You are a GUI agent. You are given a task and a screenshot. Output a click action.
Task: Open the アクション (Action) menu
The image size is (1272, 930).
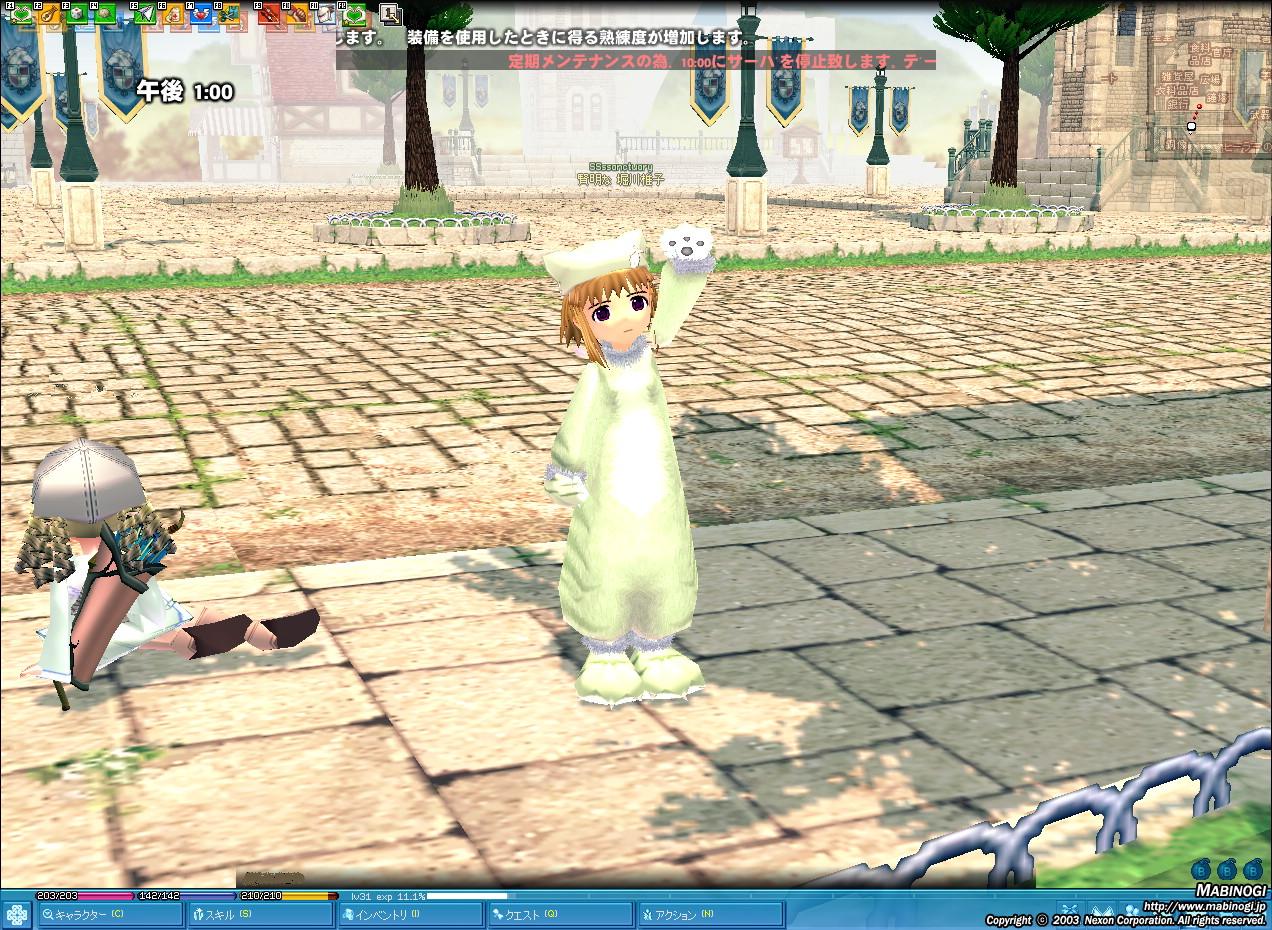[710, 914]
